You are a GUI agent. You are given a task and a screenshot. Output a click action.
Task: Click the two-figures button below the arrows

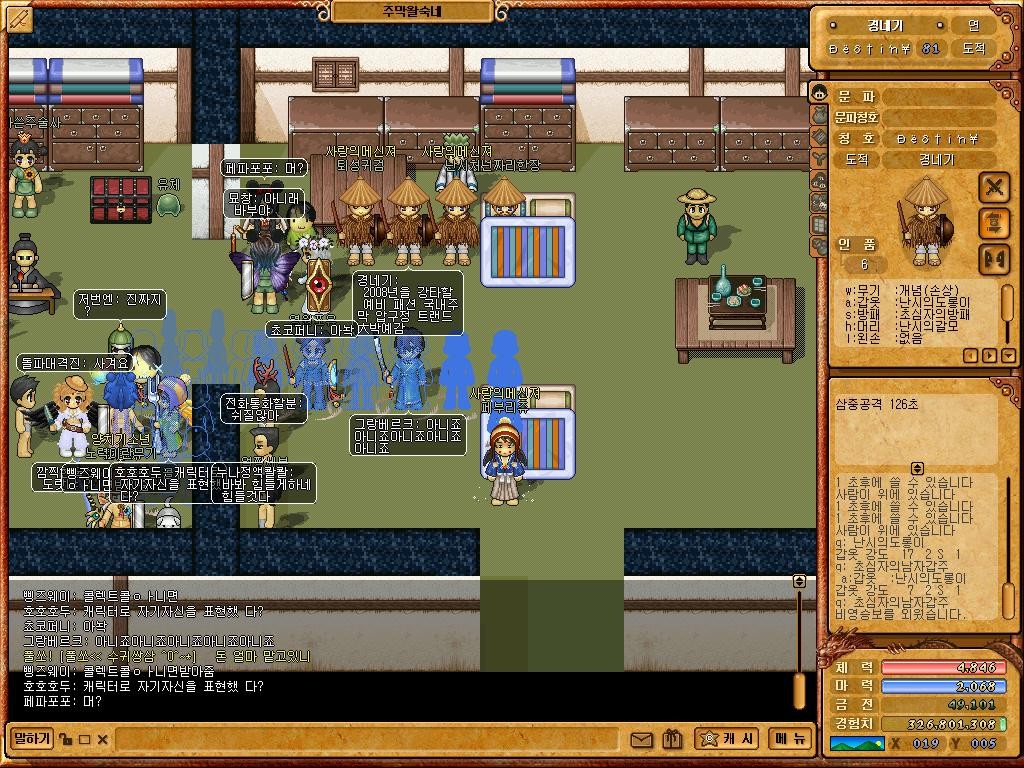point(993,257)
